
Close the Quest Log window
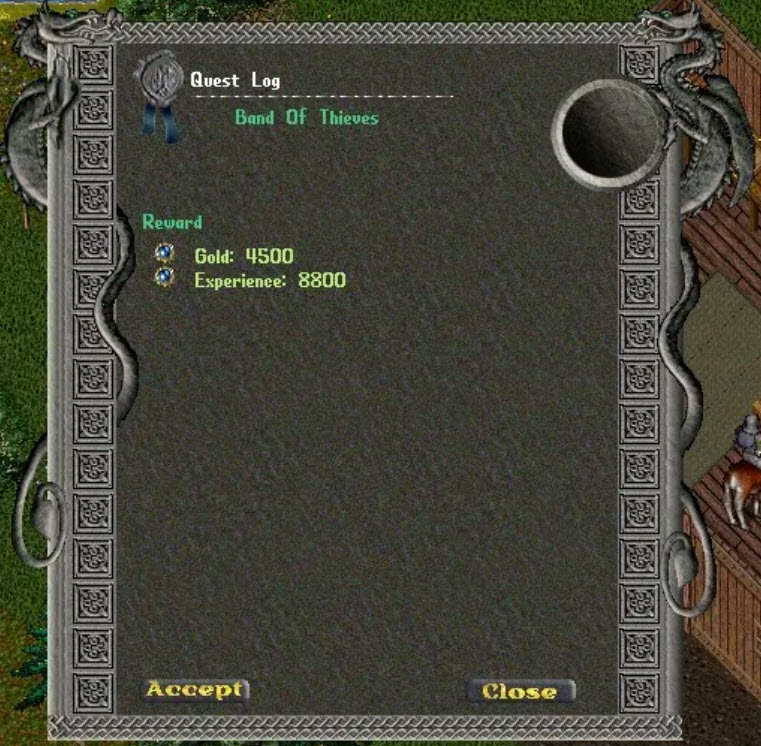coord(519,691)
